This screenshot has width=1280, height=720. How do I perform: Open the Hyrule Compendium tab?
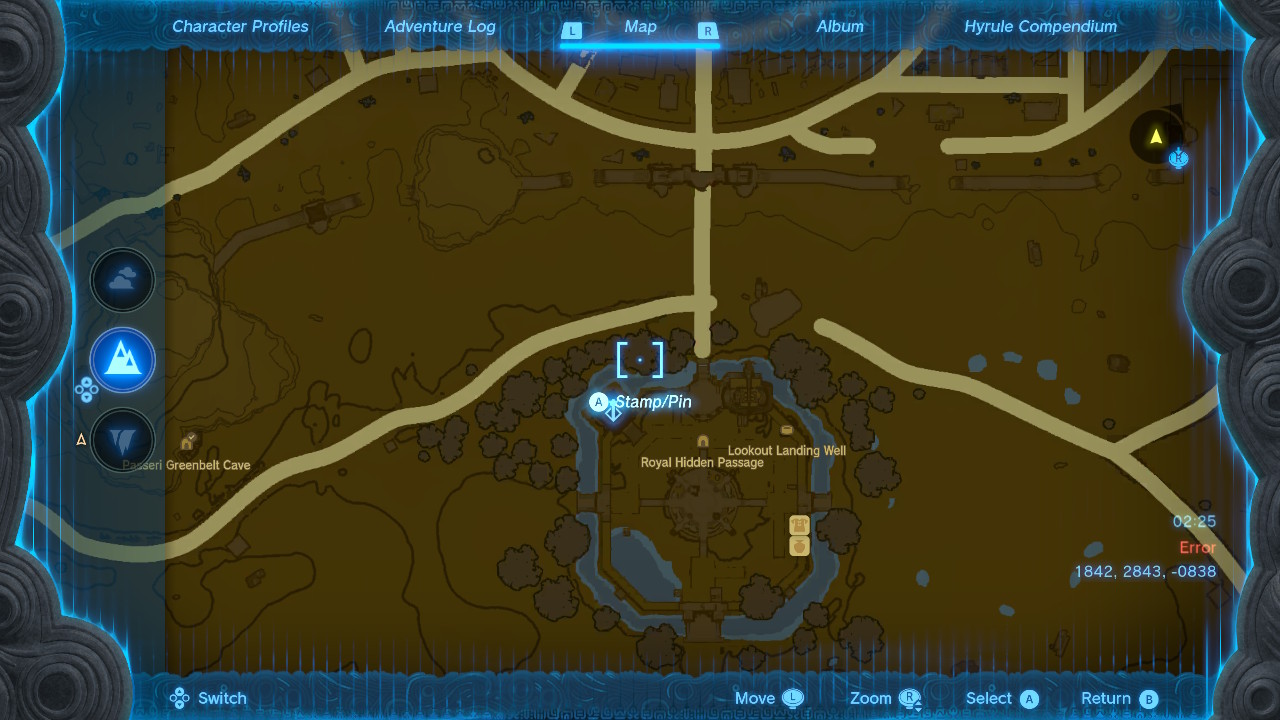(x=1040, y=26)
